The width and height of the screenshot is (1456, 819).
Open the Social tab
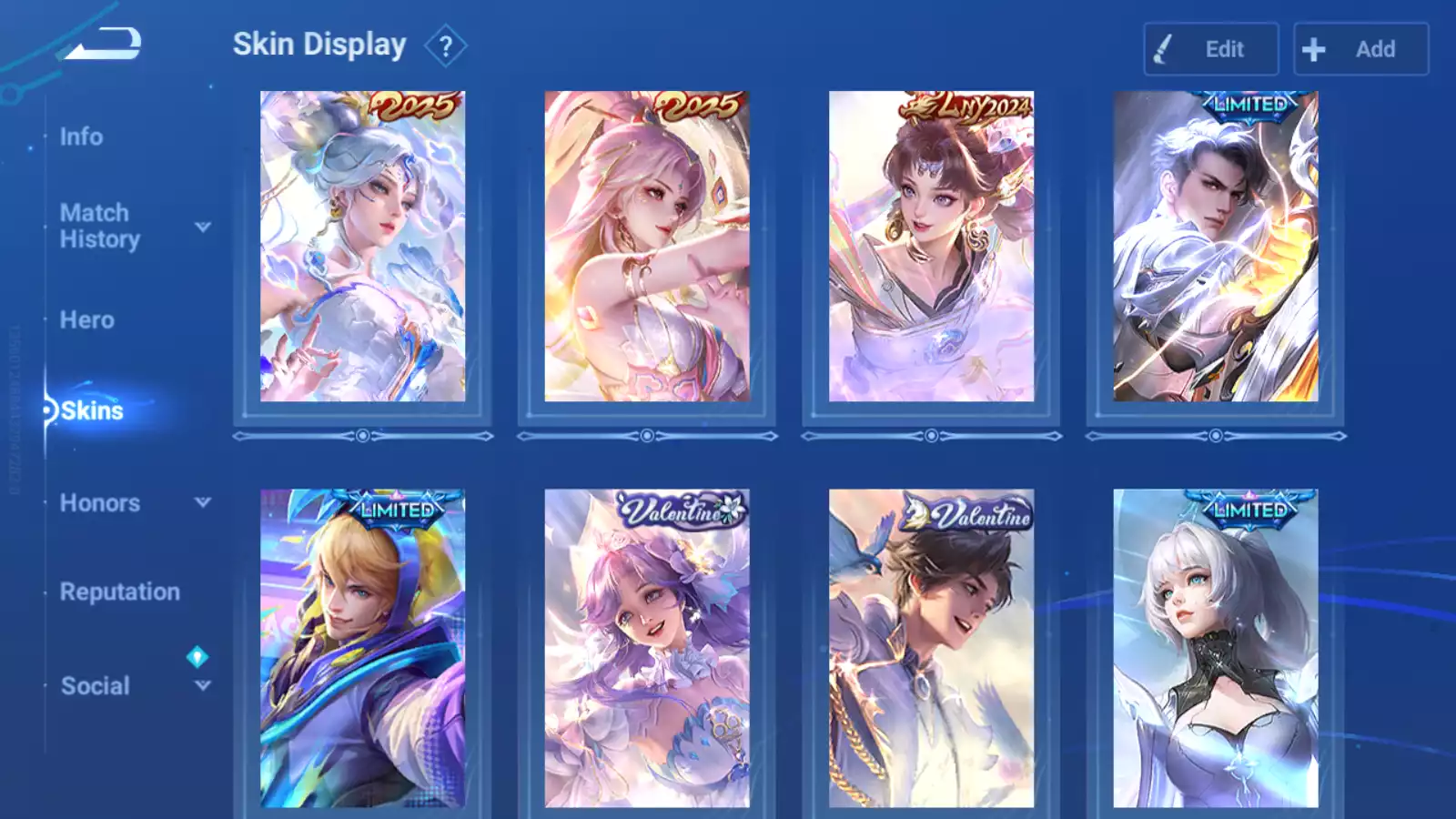click(x=95, y=686)
